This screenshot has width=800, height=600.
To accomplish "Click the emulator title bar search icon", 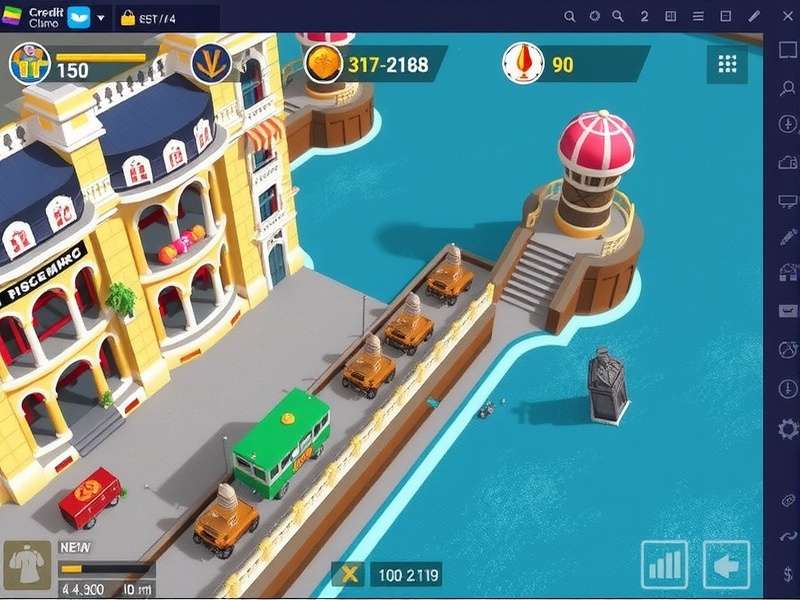I will 570,16.
